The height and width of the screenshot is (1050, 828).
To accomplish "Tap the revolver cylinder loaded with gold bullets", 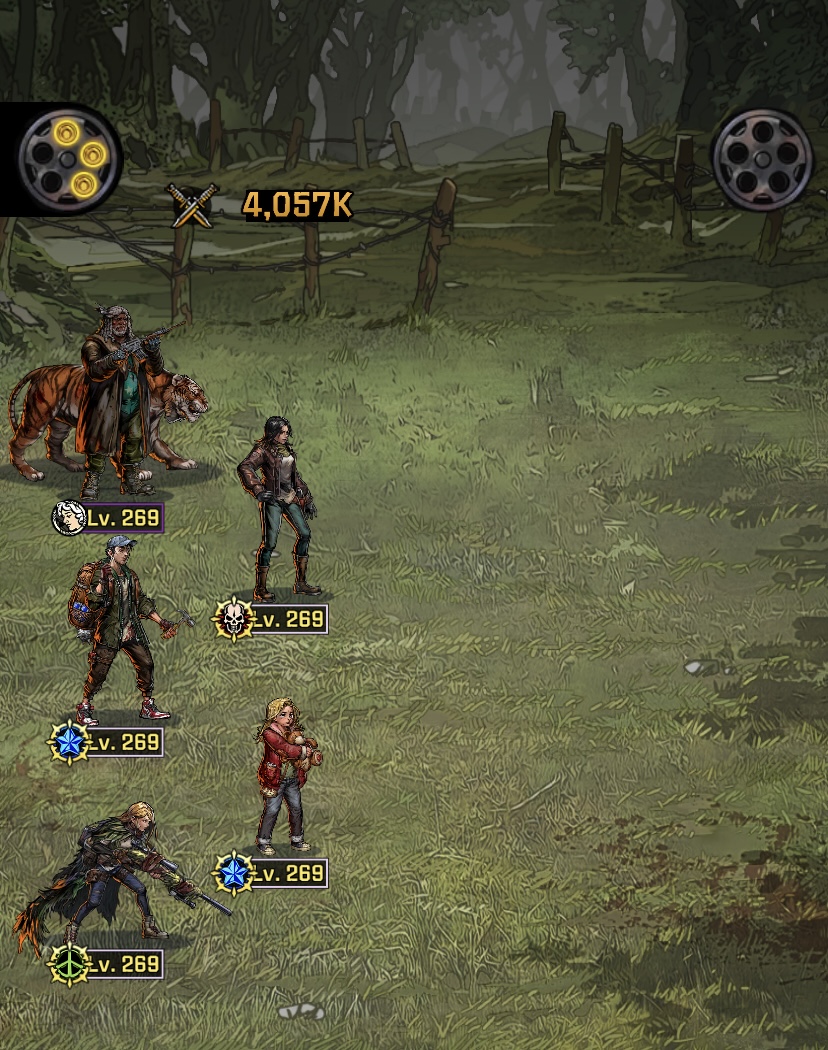I will pos(70,158).
